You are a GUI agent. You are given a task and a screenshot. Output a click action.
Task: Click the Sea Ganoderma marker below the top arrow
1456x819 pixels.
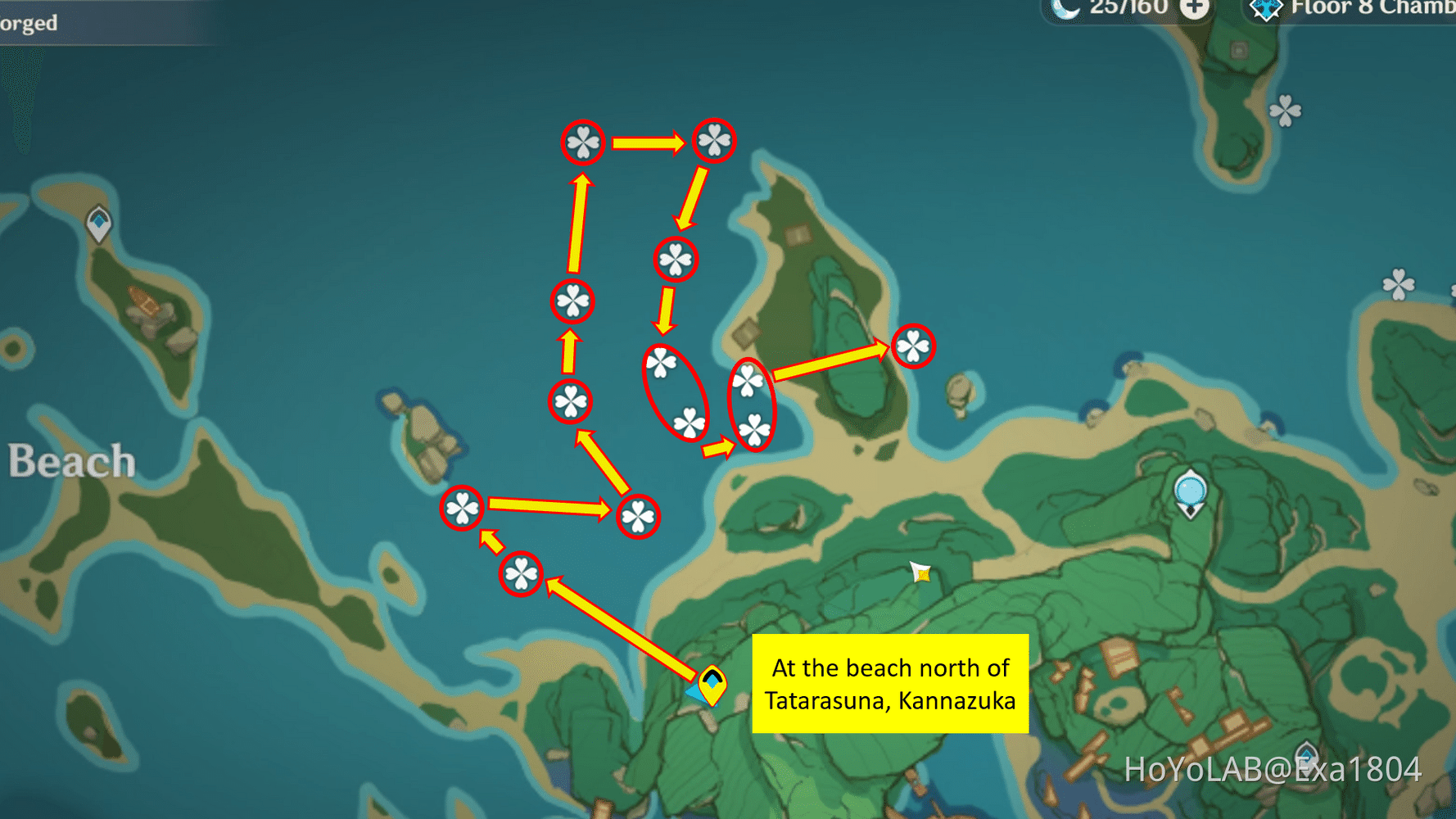[x=675, y=258]
